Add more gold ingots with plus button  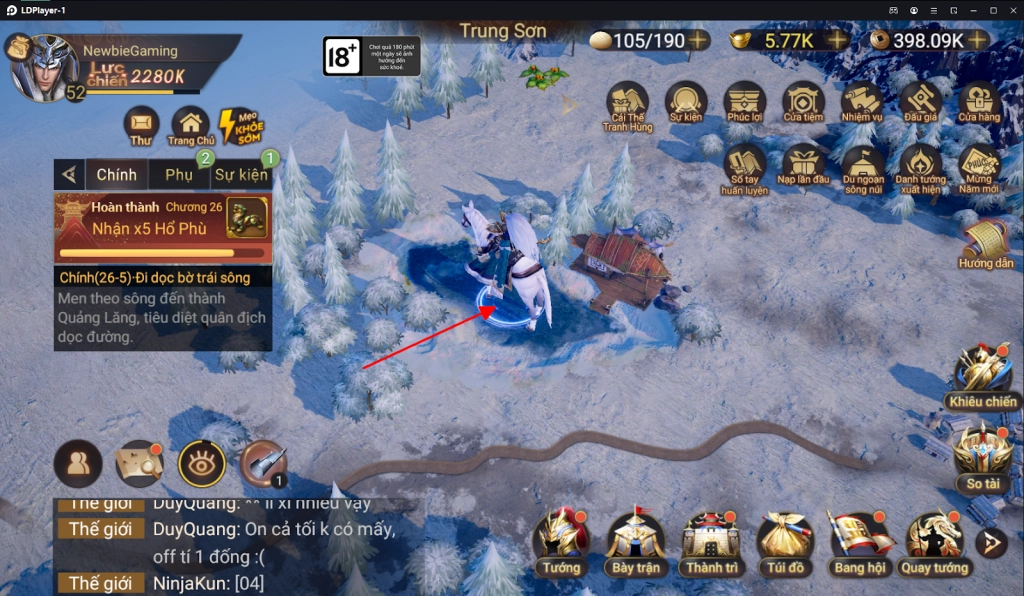pos(836,40)
